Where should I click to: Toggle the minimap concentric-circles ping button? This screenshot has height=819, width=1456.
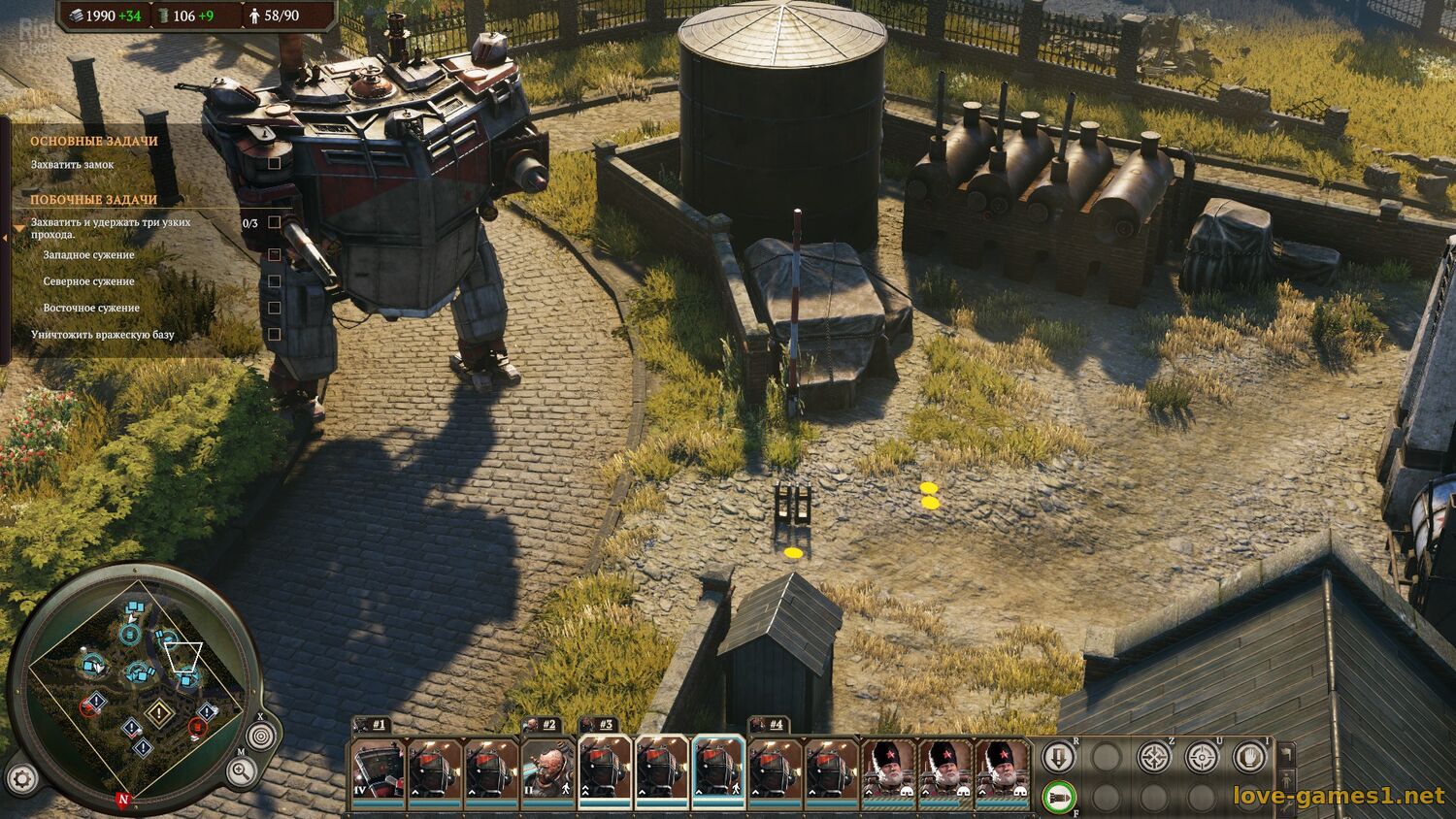(x=259, y=737)
